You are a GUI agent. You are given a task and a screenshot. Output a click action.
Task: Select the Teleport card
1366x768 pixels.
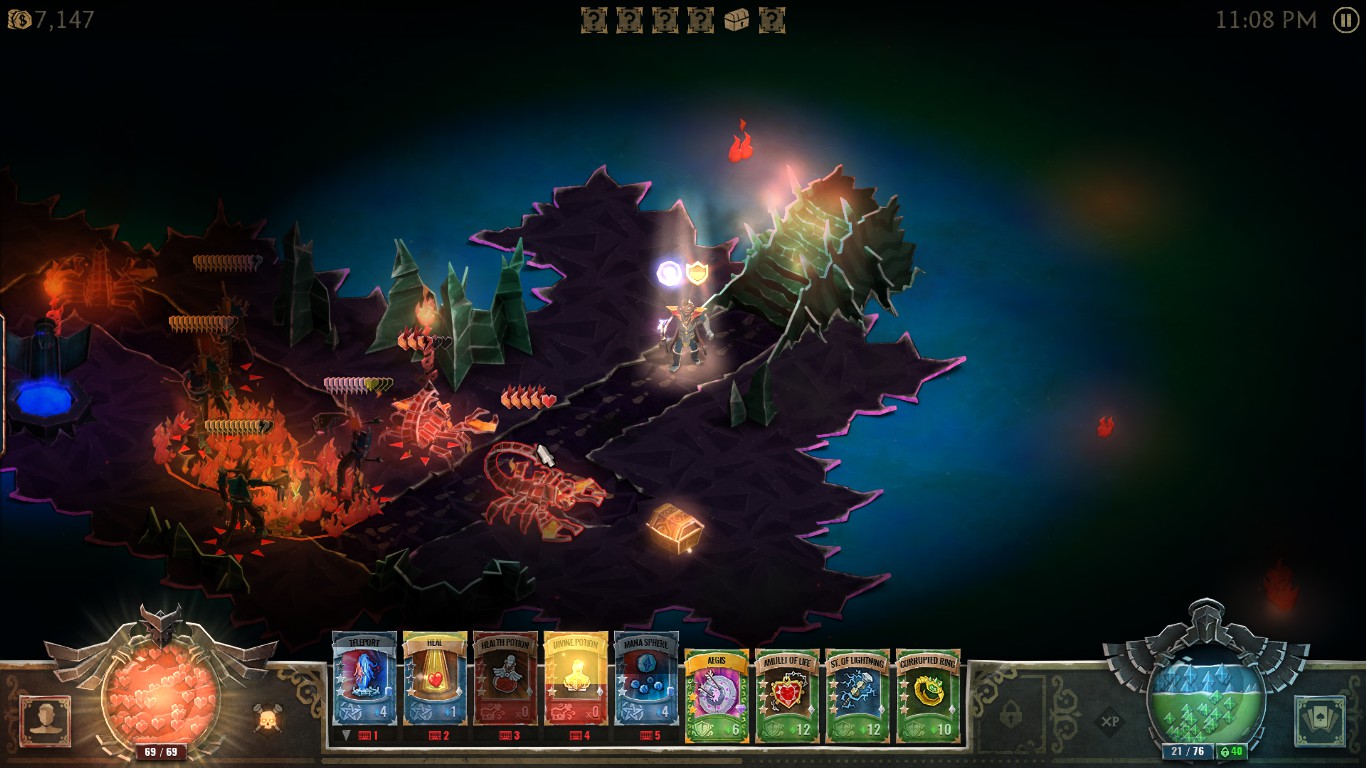[364, 679]
